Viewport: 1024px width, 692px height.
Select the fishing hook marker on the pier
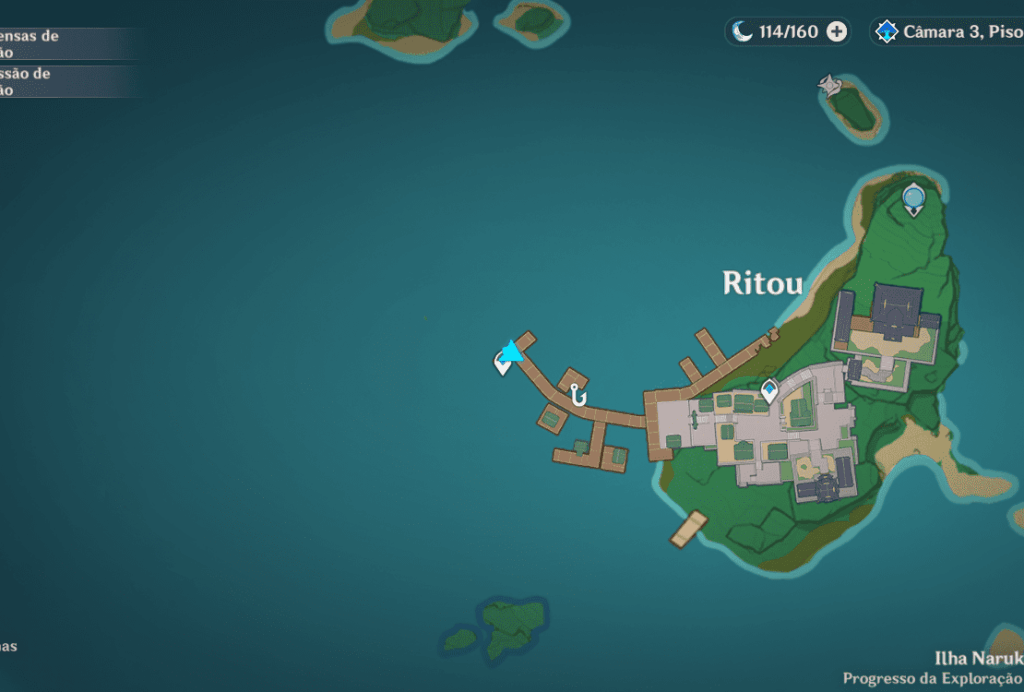click(577, 396)
